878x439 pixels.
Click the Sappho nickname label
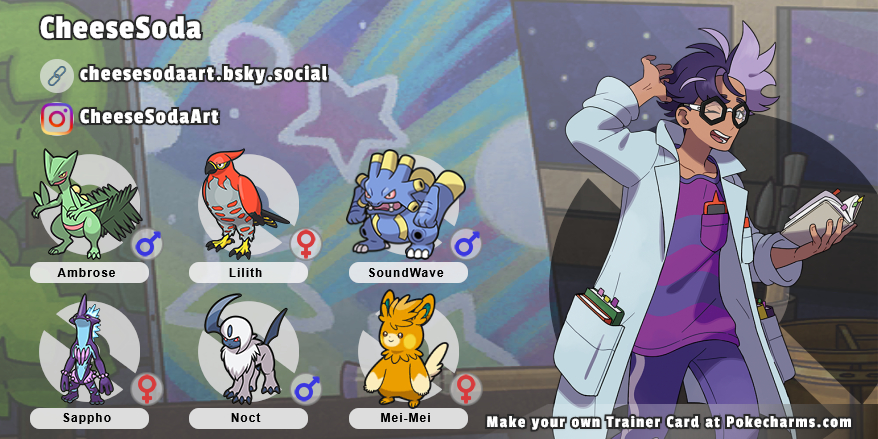[89, 418]
